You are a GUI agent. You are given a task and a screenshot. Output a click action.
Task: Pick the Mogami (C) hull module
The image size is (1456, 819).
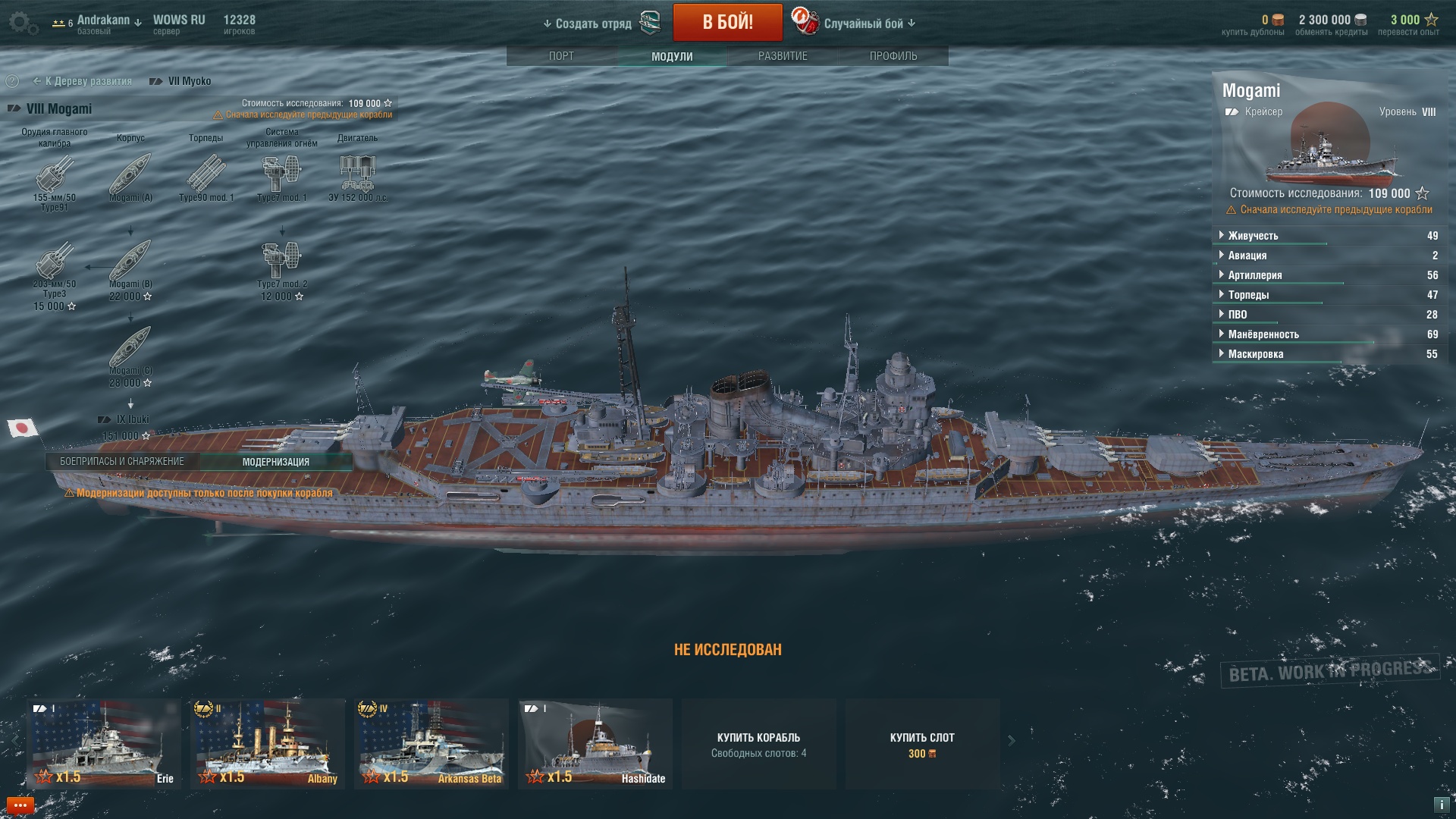130,349
